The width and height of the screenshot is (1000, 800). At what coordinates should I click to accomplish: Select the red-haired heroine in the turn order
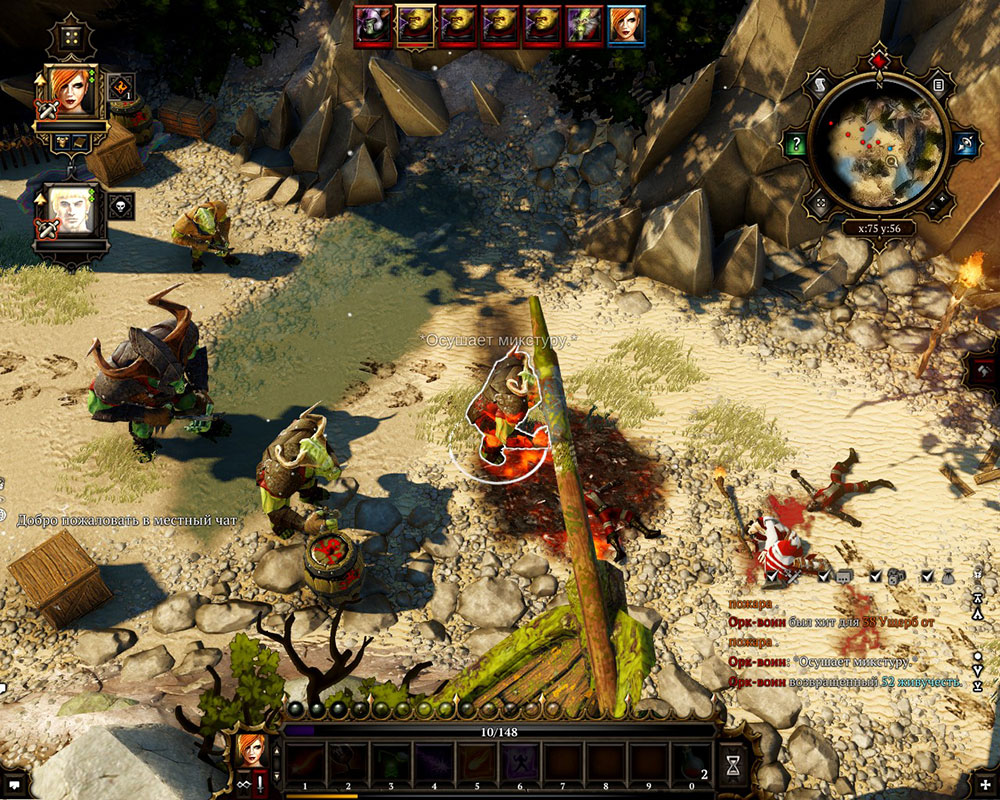[x=626, y=24]
